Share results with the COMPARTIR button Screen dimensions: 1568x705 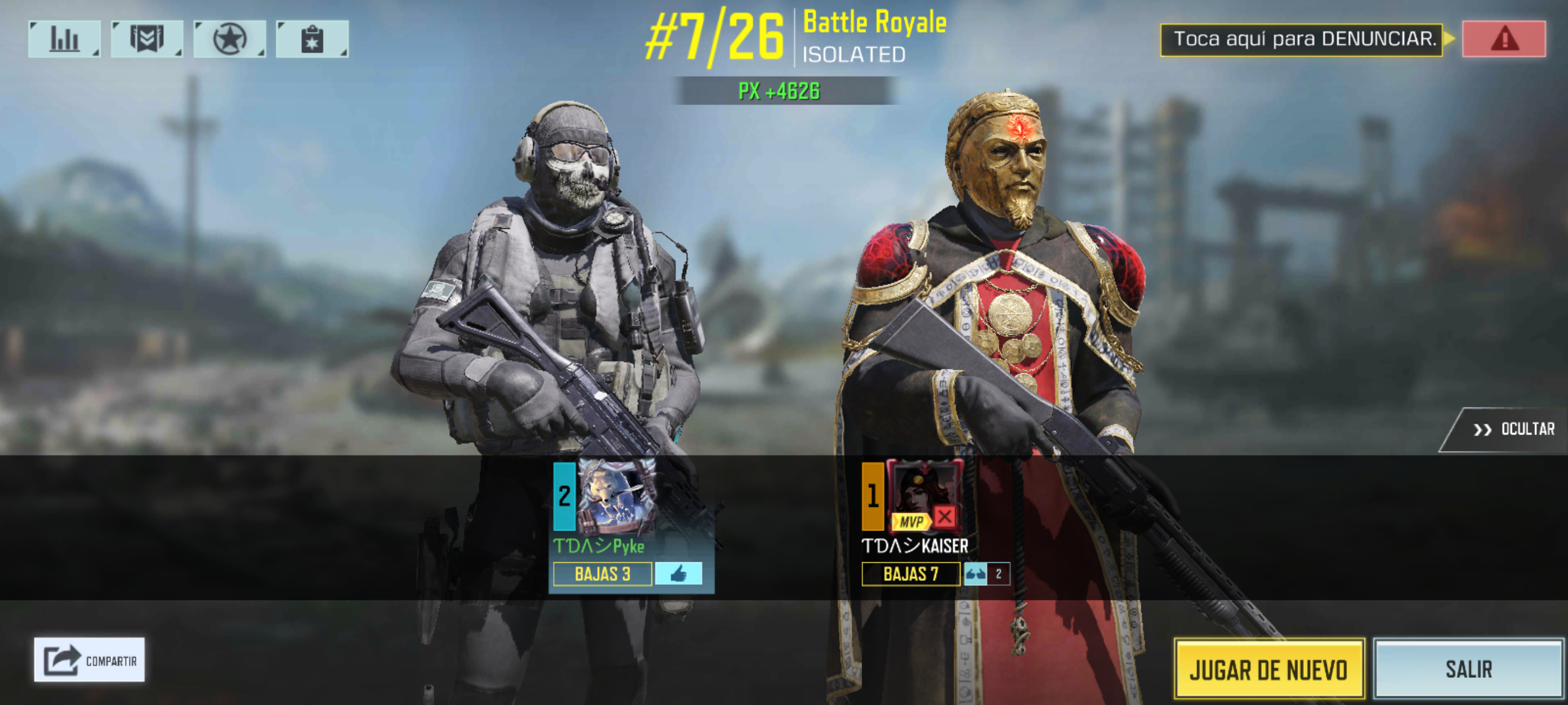pyautogui.click(x=90, y=660)
